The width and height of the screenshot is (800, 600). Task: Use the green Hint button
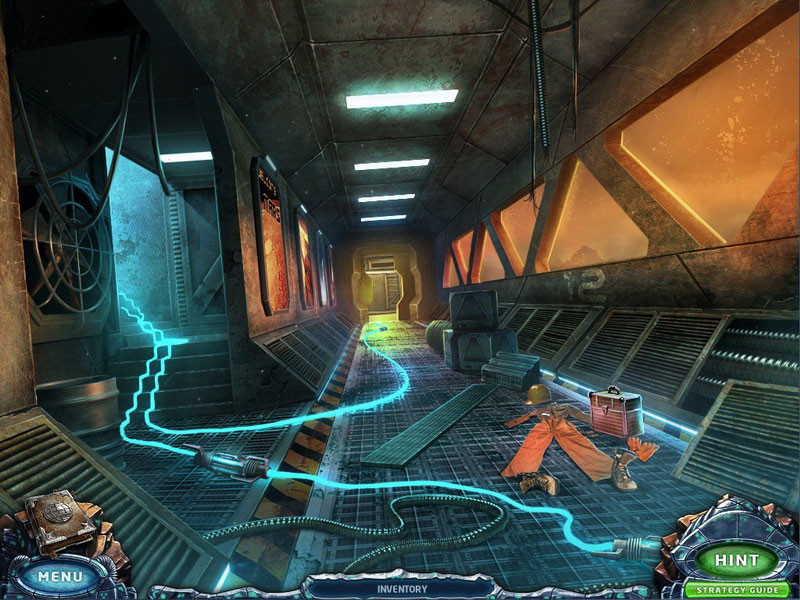tap(737, 561)
